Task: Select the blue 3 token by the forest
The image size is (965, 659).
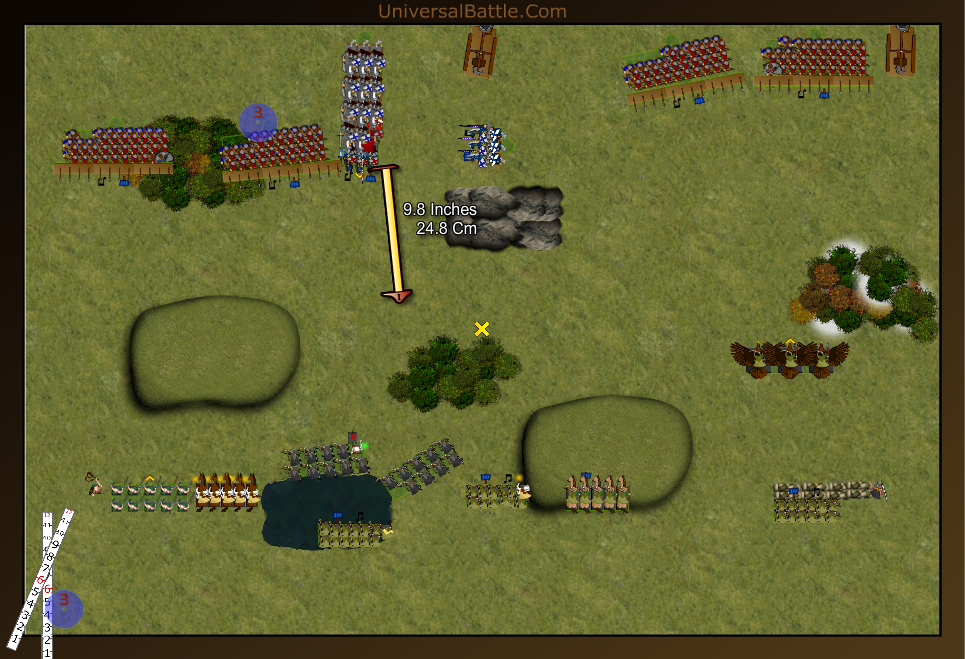Action: (x=258, y=121)
